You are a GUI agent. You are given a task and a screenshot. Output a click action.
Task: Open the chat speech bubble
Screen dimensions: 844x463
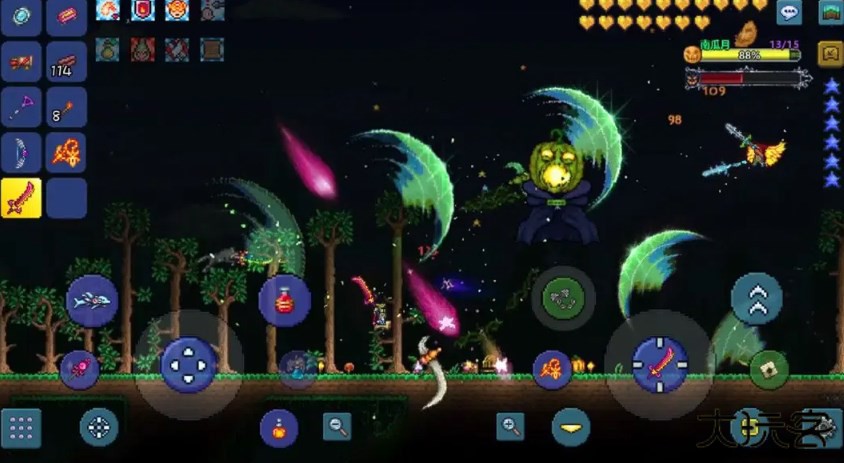789,12
